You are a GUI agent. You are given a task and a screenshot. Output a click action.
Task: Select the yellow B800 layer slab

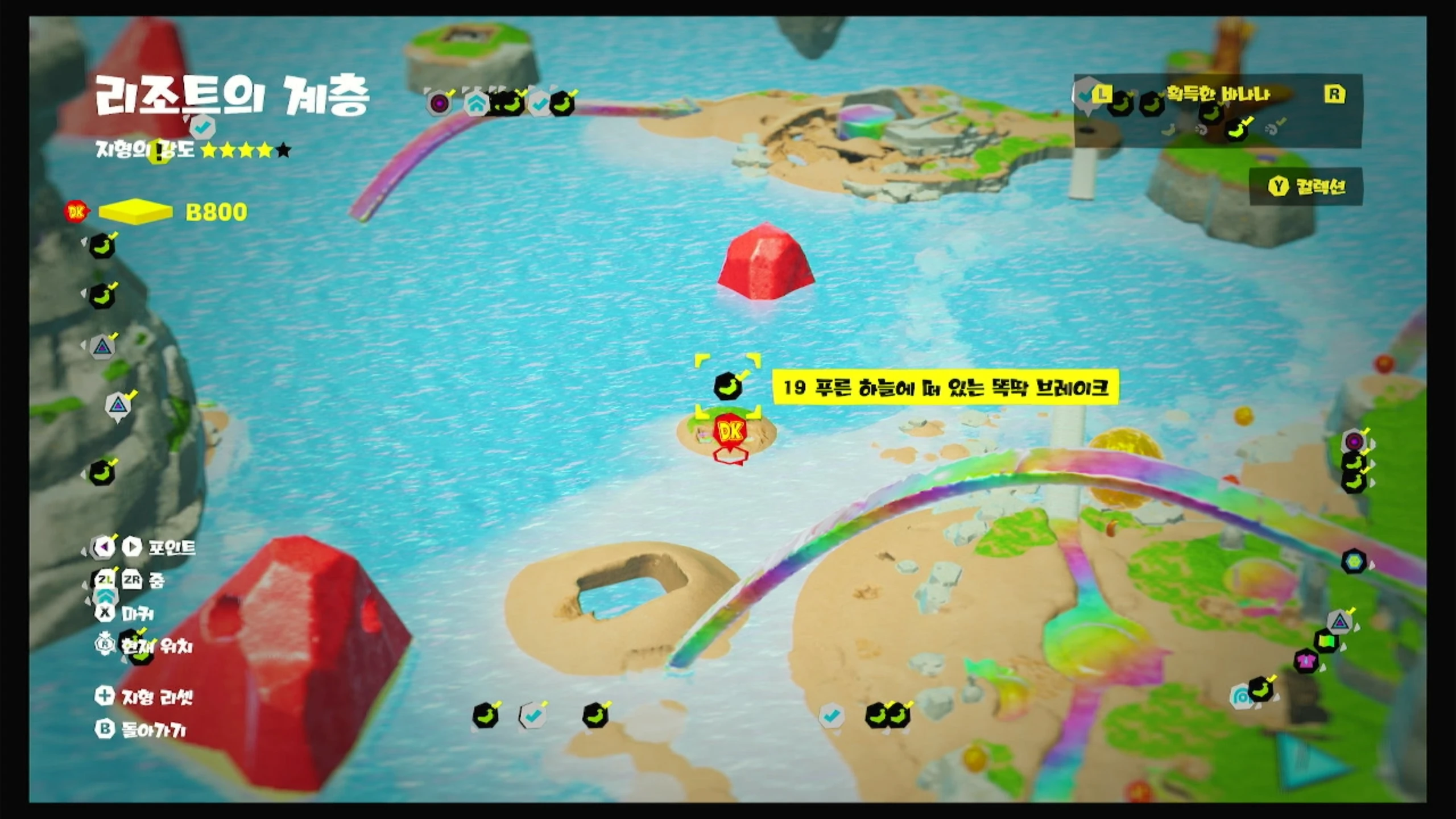click(x=136, y=212)
